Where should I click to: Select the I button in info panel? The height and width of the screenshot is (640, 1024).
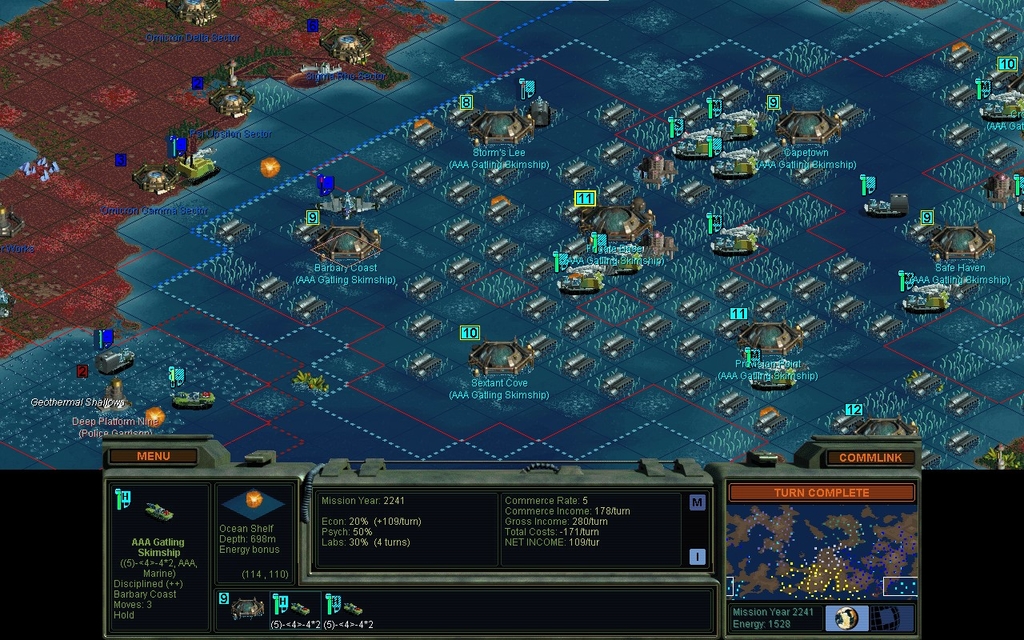697,557
